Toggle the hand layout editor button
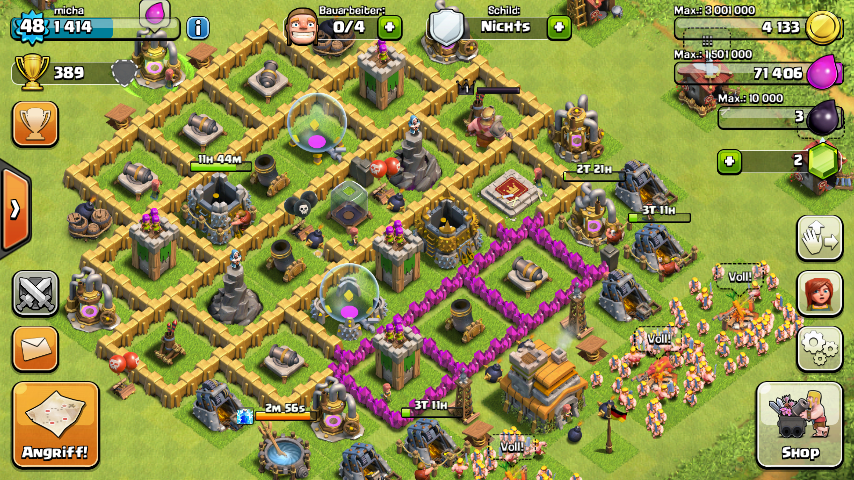Screen dimensions: 854x480 pyautogui.click(x=819, y=237)
